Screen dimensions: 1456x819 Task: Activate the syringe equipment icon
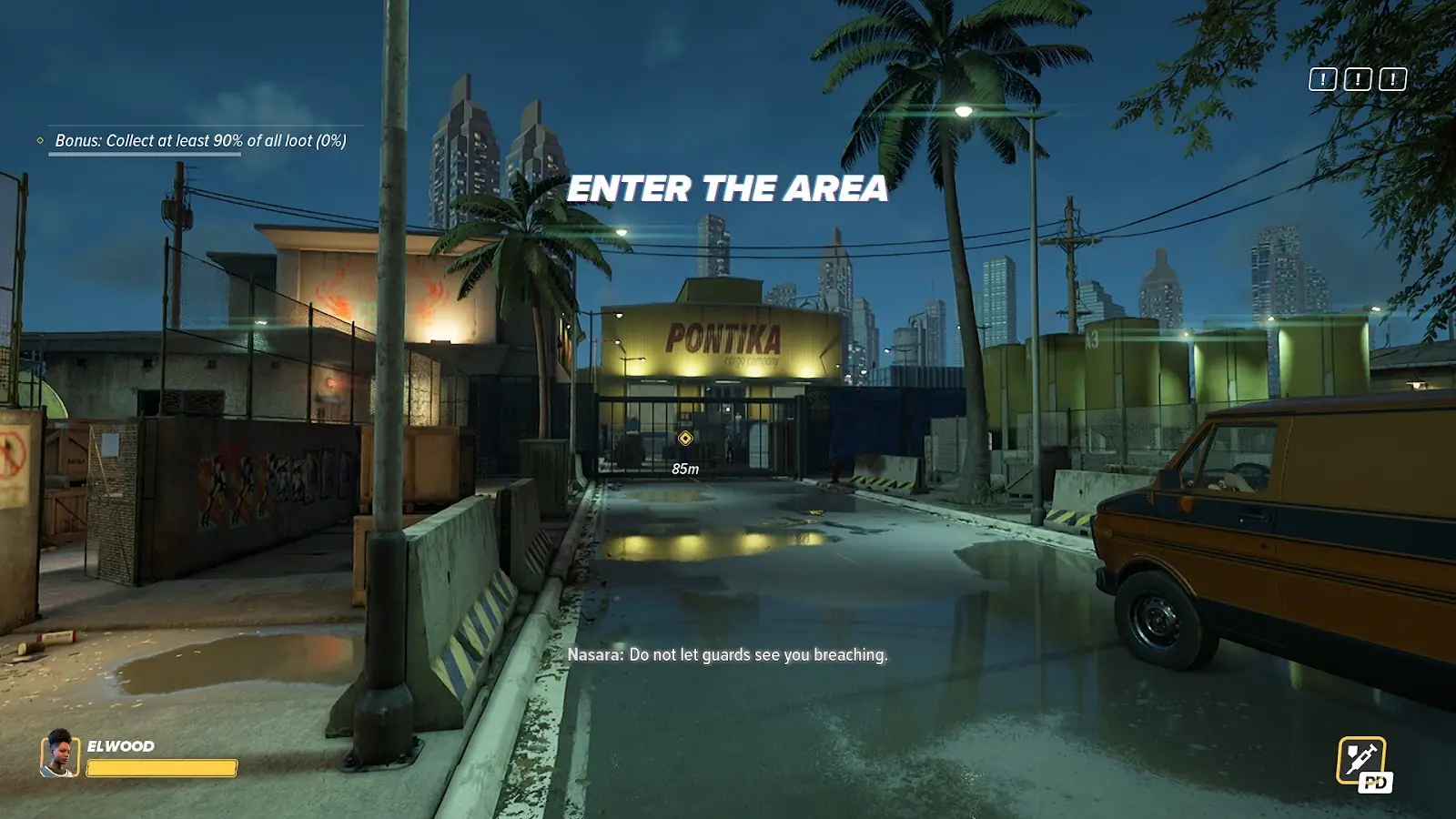1360,760
